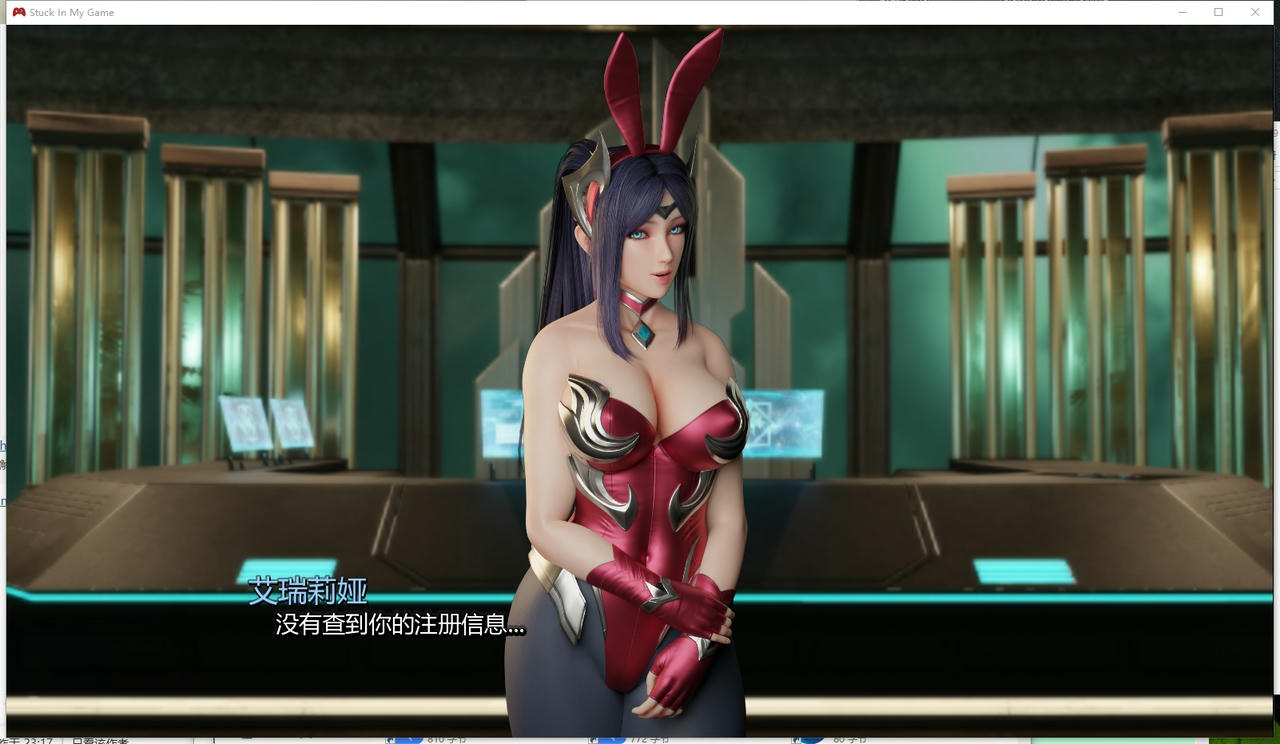Minimize the Stuck In My Game window
The image size is (1280, 744).
click(1180, 11)
